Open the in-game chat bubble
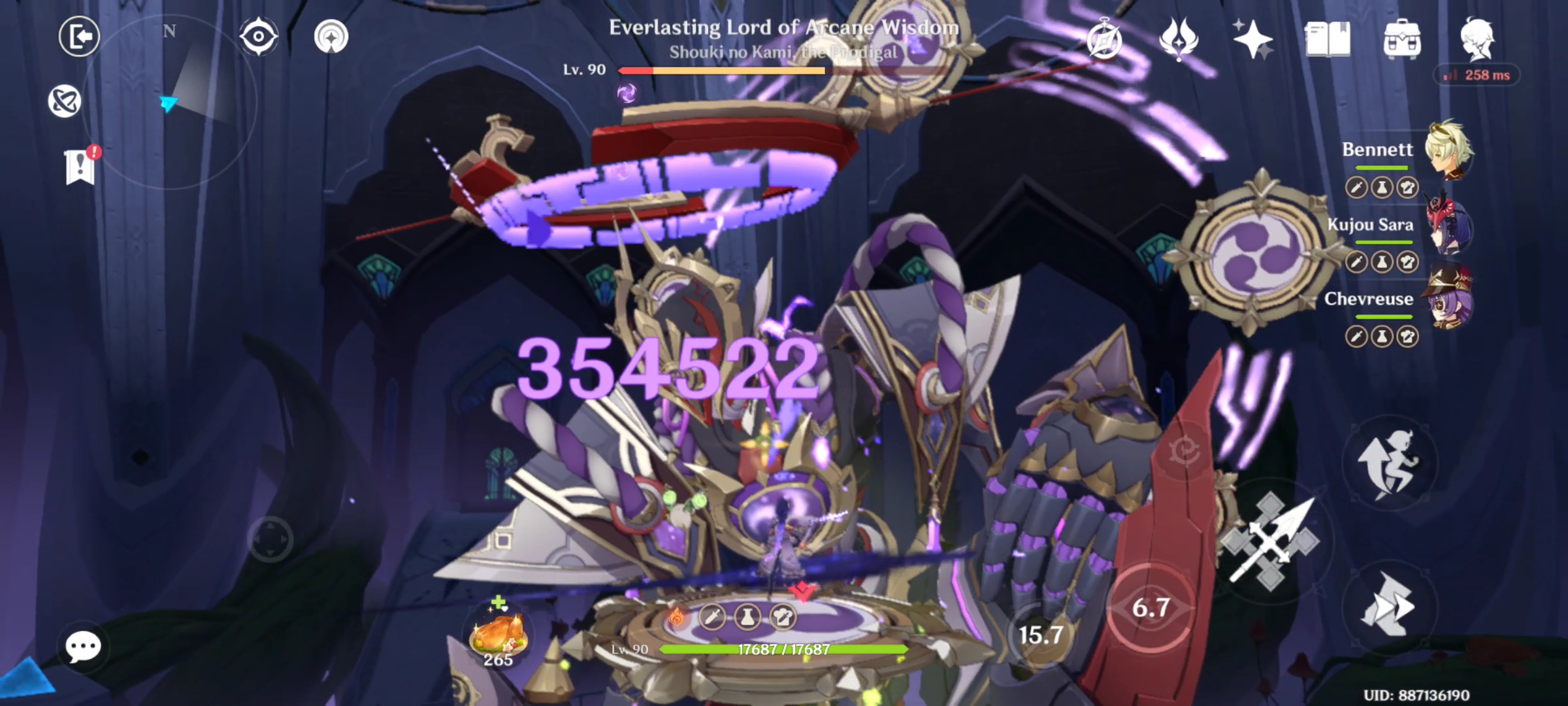This screenshot has width=1568, height=706. pyautogui.click(x=82, y=646)
